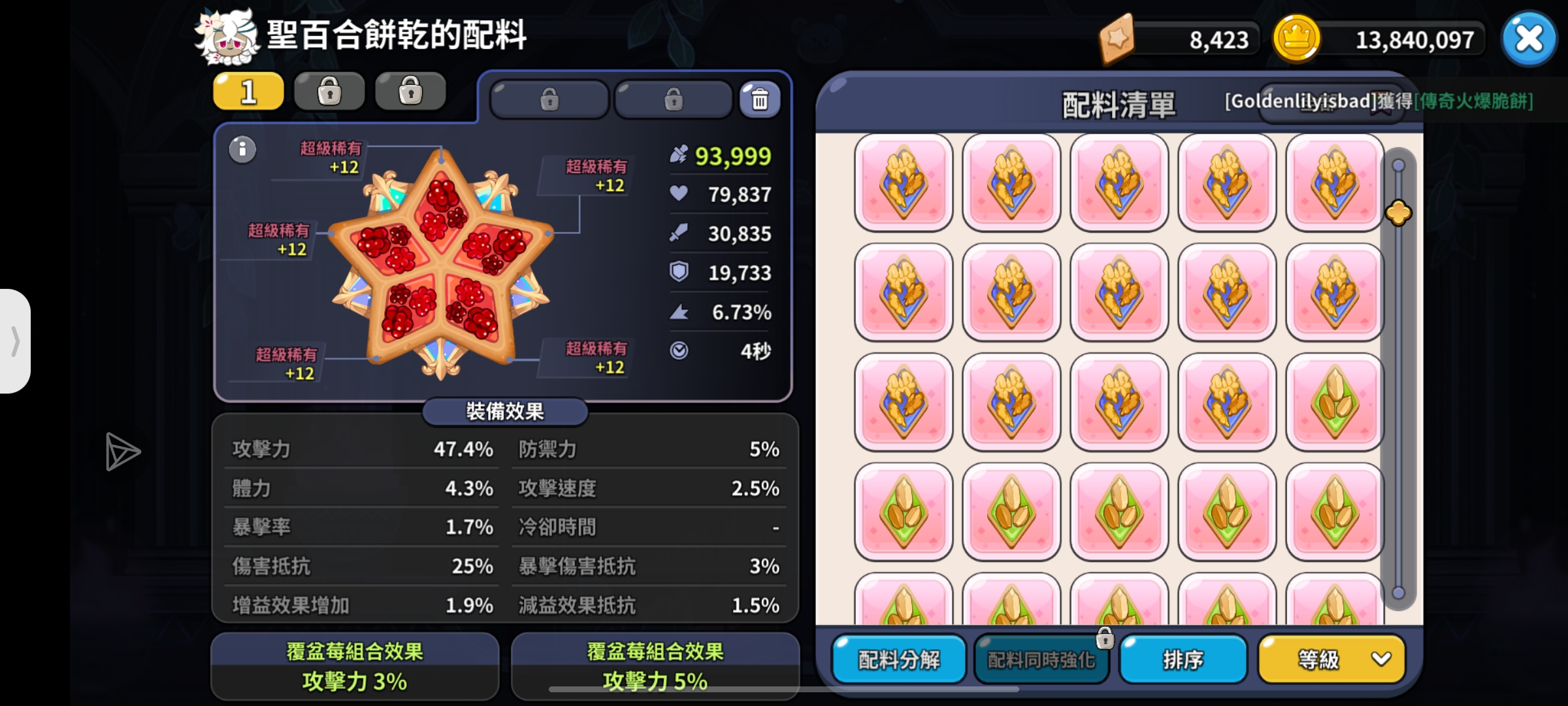Select topping preset 1 tab
The image size is (1568, 706).
pyautogui.click(x=248, y=92)
